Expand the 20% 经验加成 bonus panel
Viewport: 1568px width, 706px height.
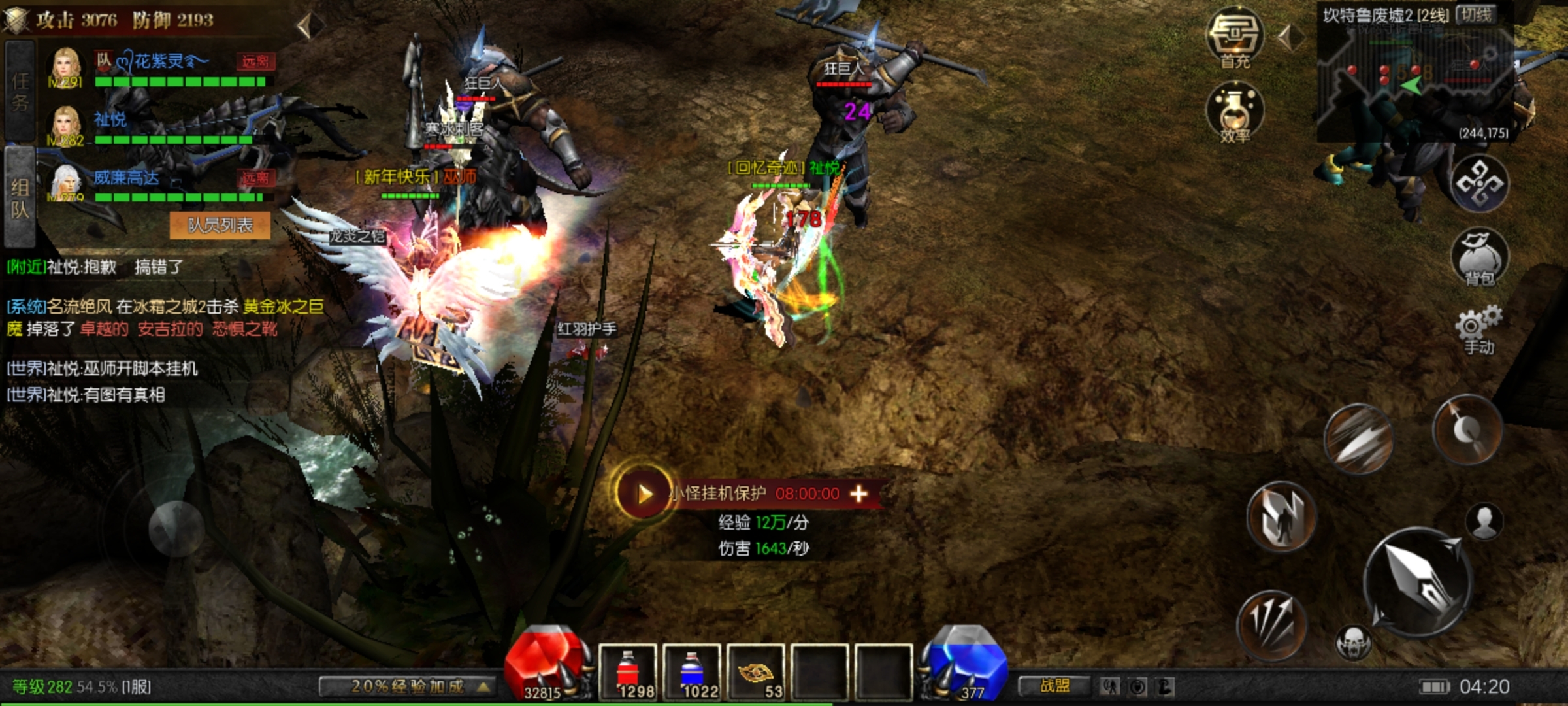pos(407,686)
